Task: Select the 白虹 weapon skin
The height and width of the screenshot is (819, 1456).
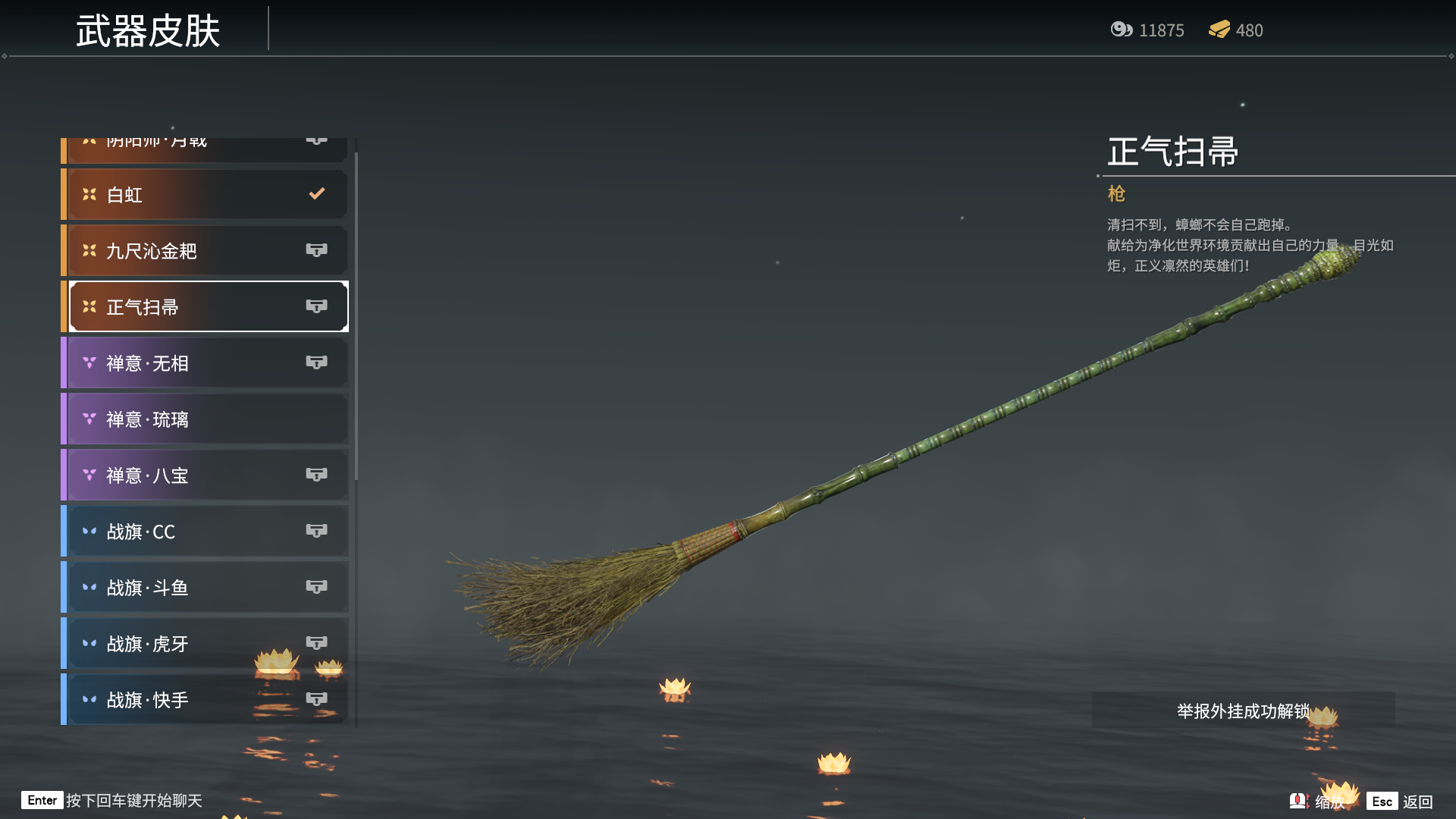Action: tap(206, 195)
